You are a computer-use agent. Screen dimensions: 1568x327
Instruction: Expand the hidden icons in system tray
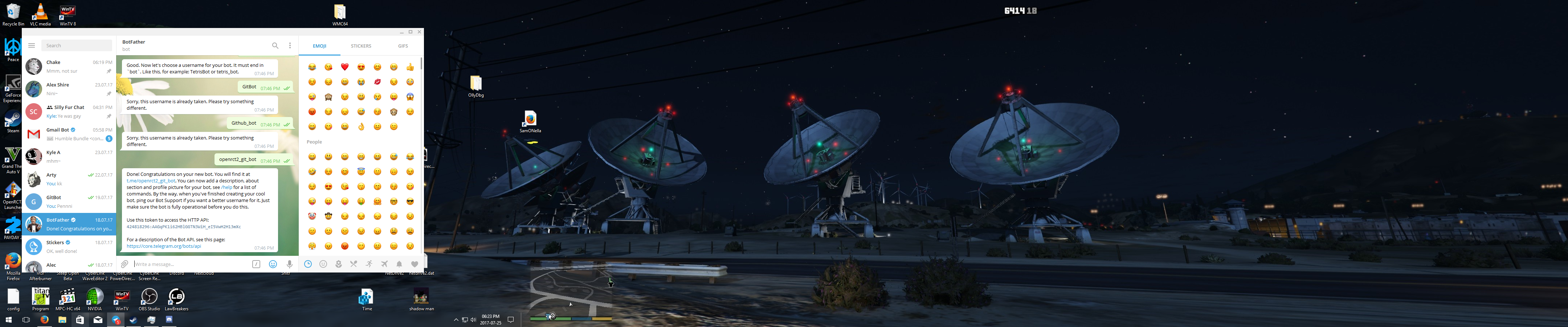click(x=457, y=319)
